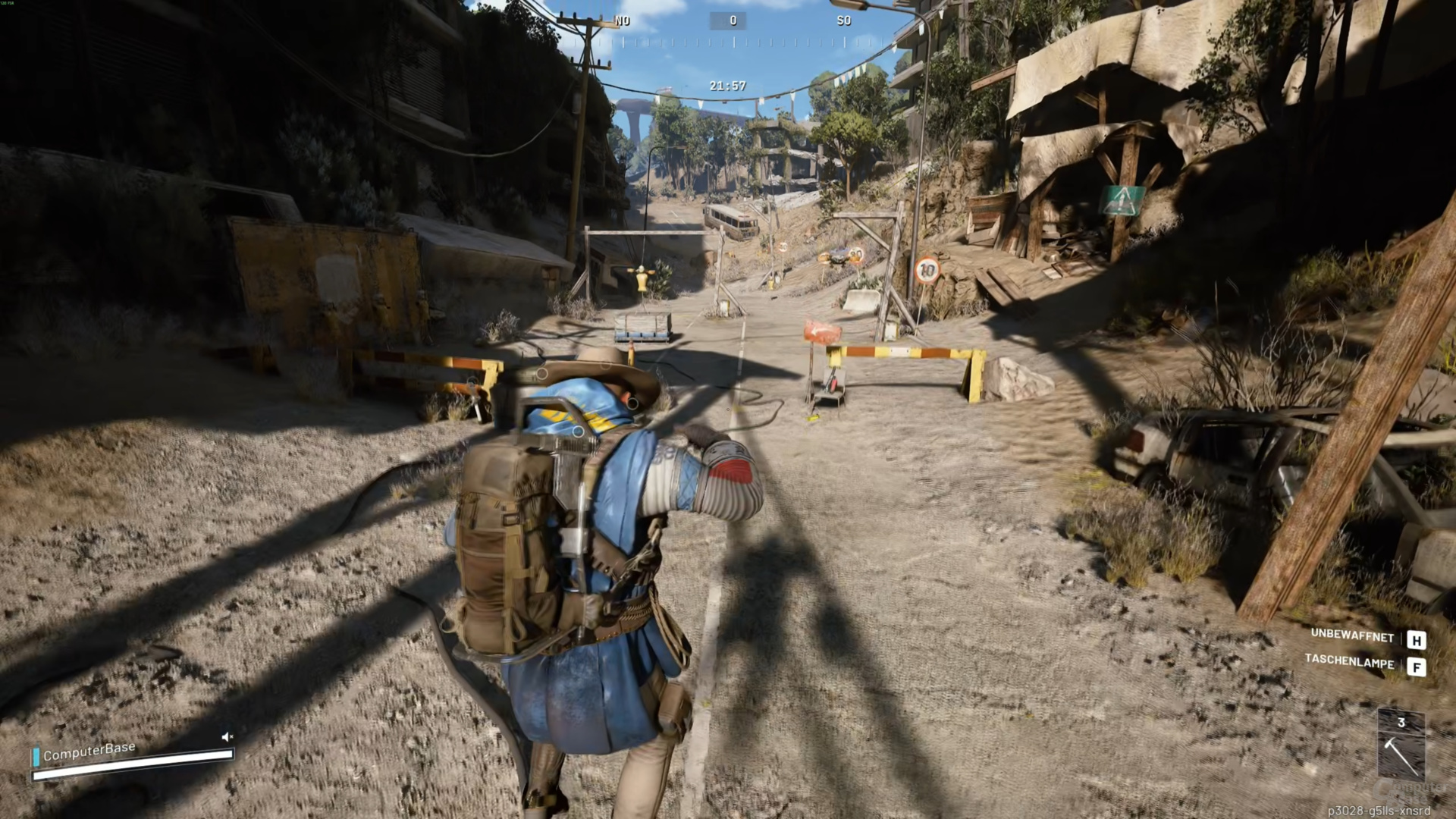Click the compass heading bar
The width and height of the screenshot is (1456, 819).
(733, 30)
